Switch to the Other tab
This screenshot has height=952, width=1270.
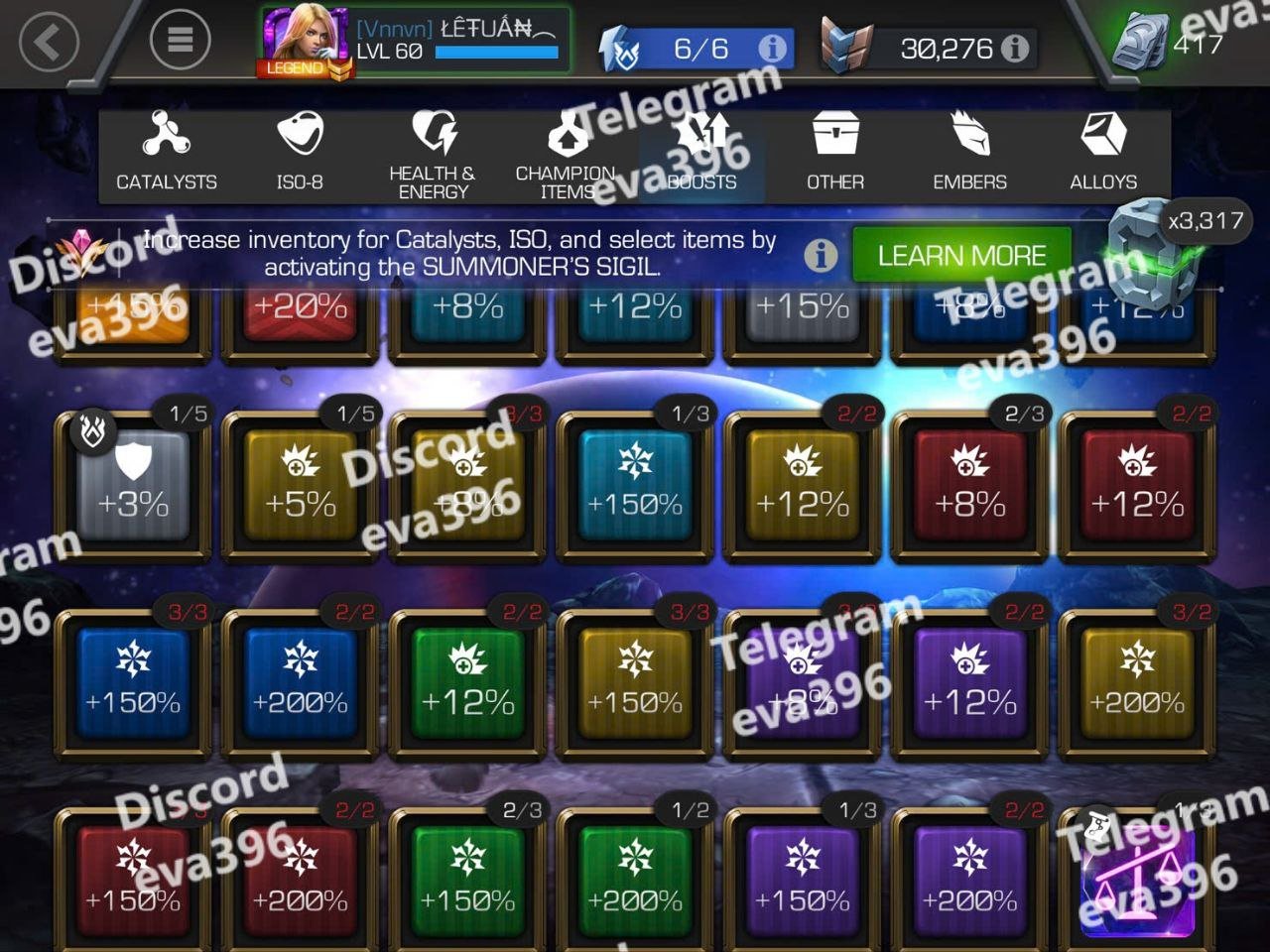834,154
